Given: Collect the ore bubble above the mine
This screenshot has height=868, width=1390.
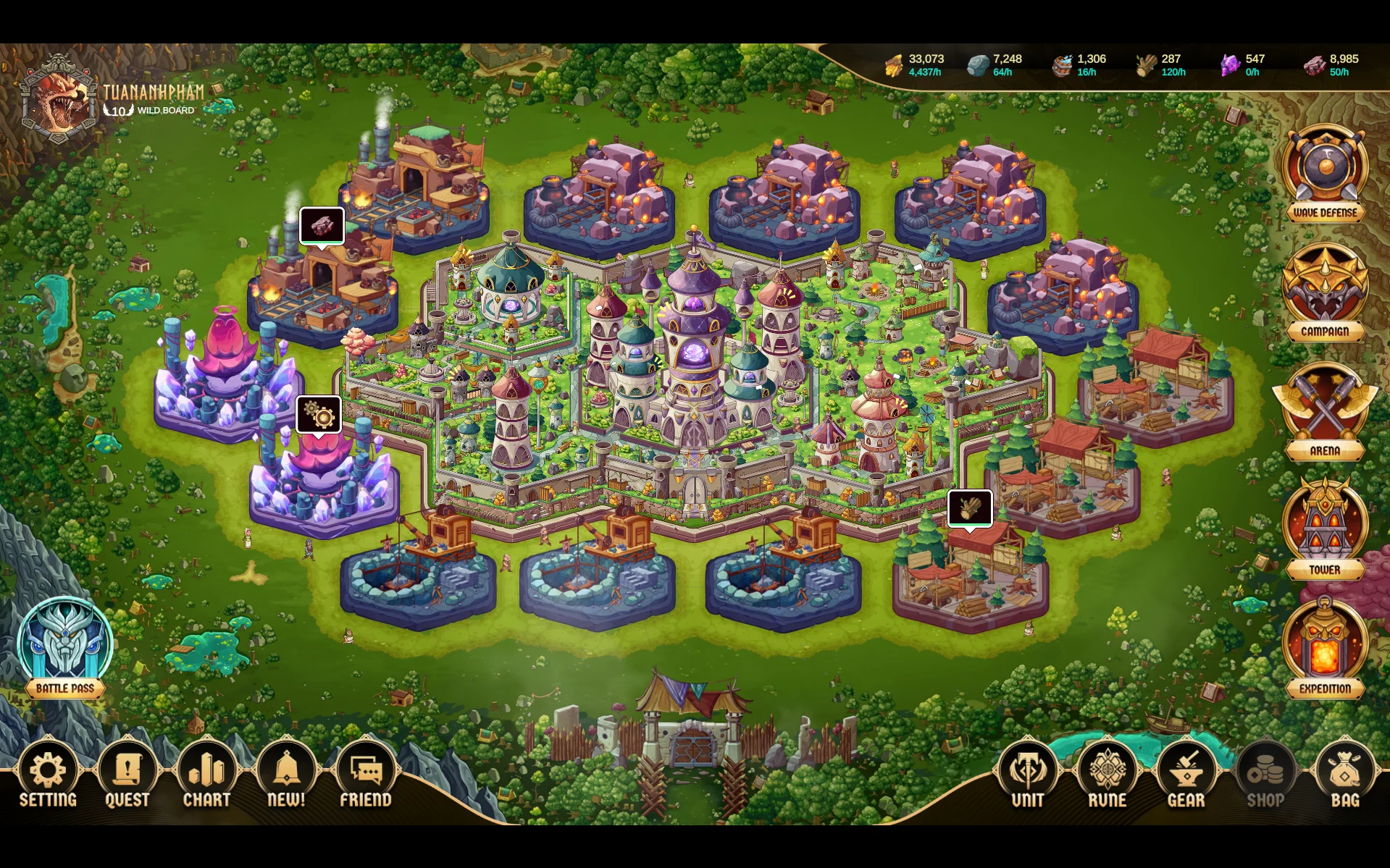Looking at the screenshot, I should (322, 226).
